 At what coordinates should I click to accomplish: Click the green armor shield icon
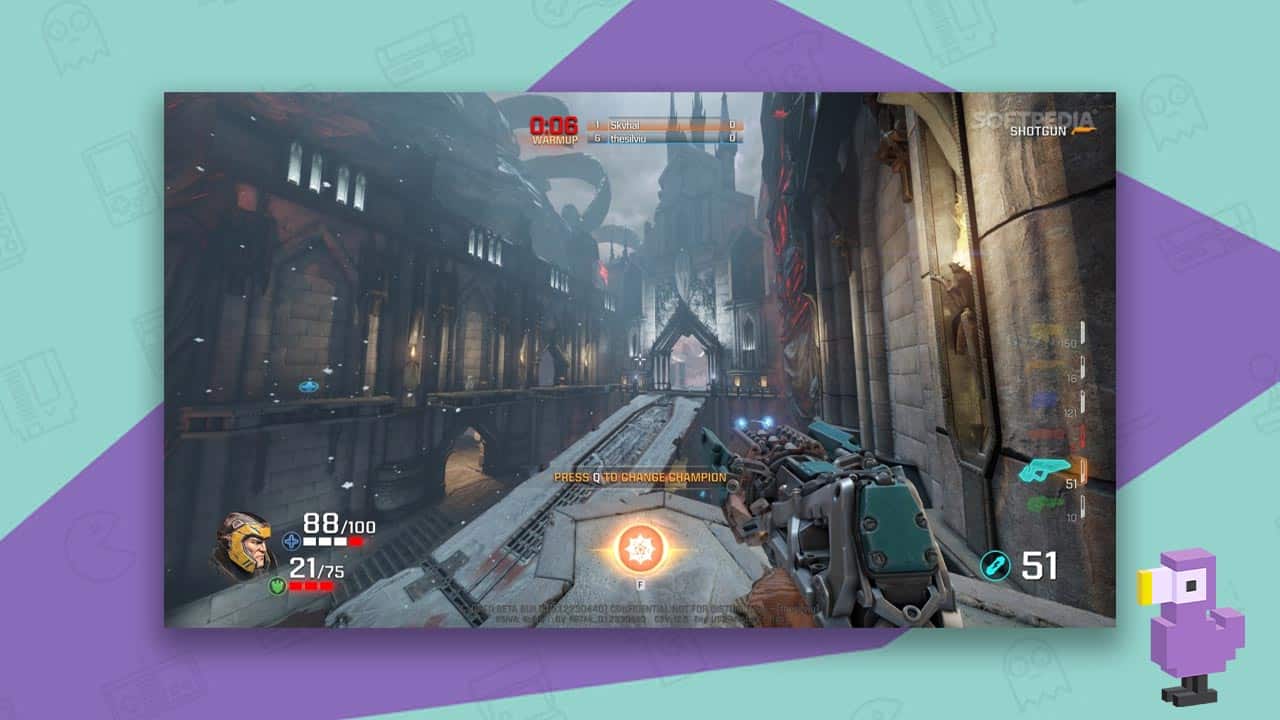277,584
